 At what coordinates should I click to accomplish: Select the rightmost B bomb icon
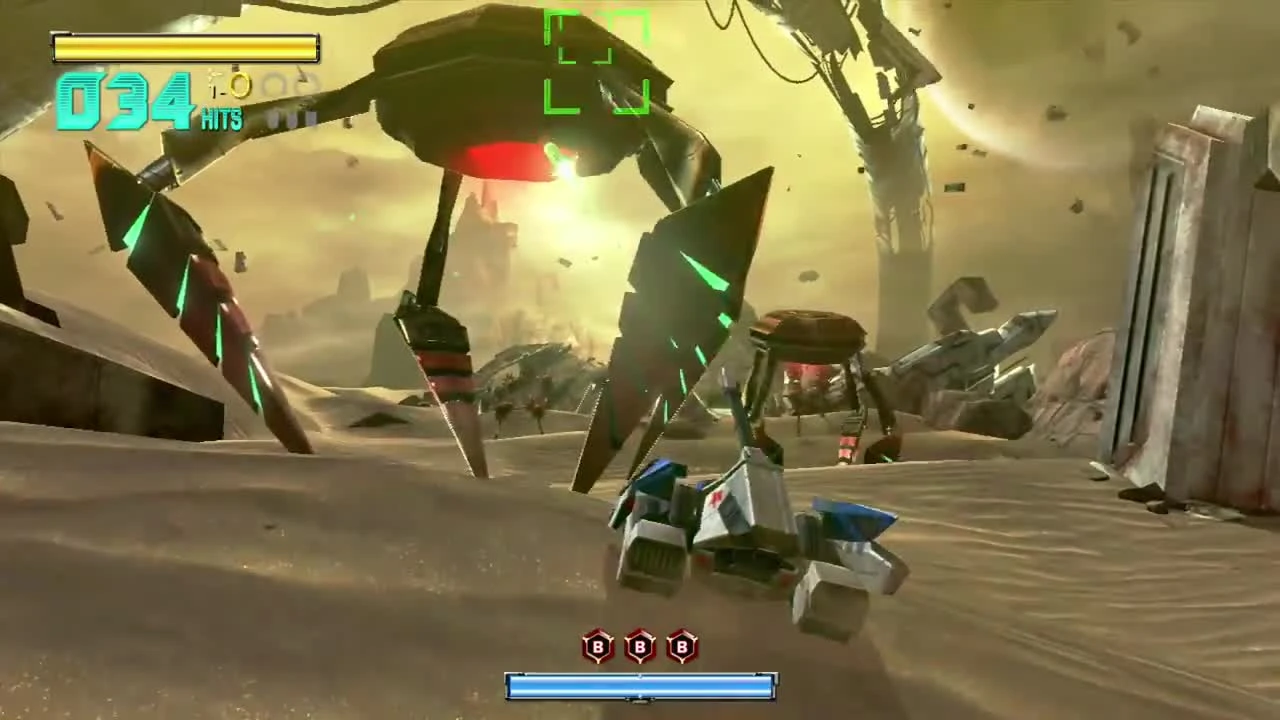(681, 648)
